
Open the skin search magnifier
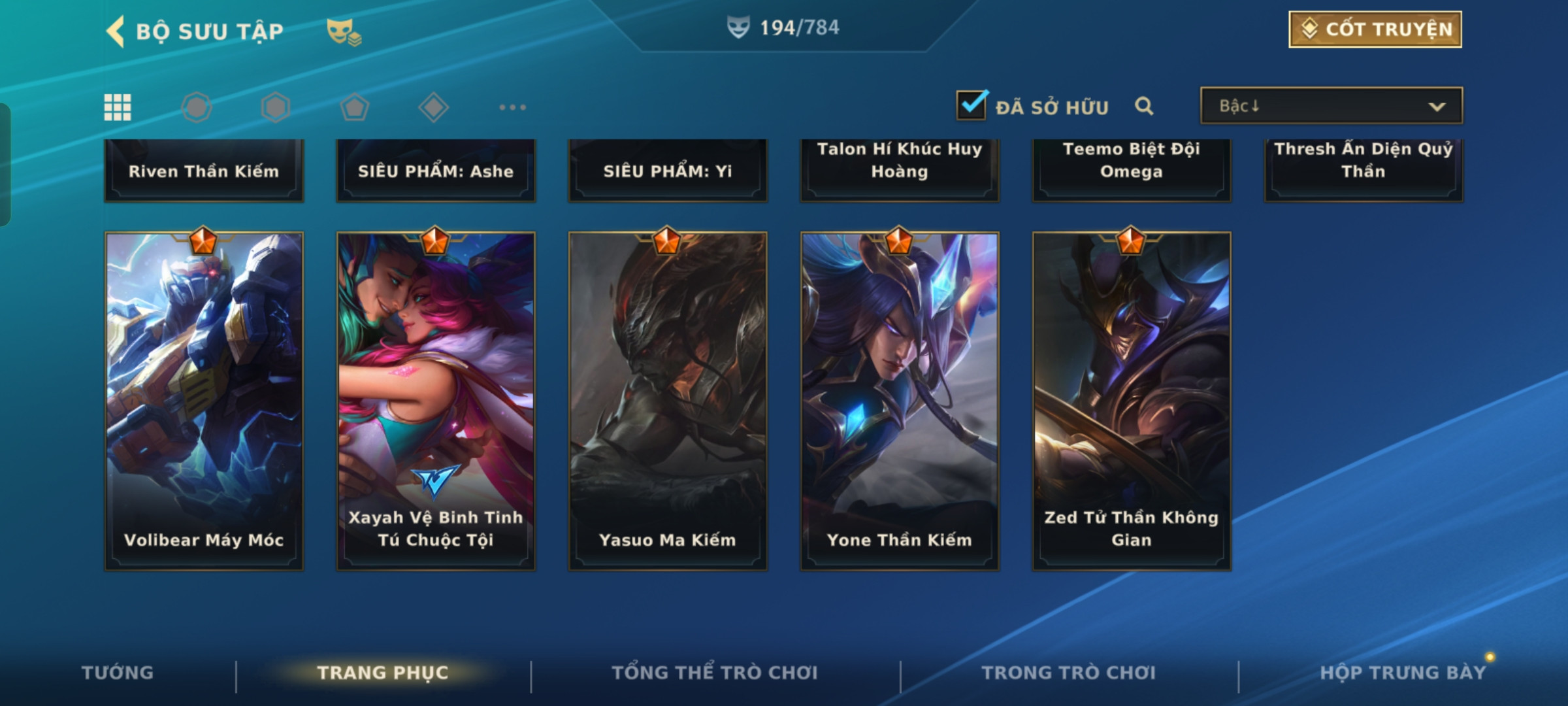click(1143, 106)
